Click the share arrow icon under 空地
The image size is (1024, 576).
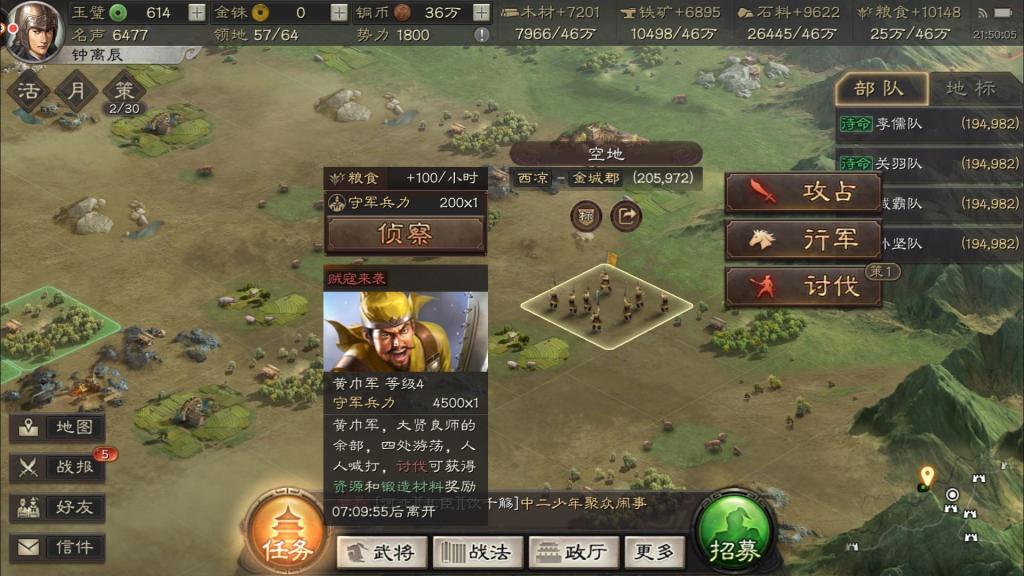click(x=627, y=215)
